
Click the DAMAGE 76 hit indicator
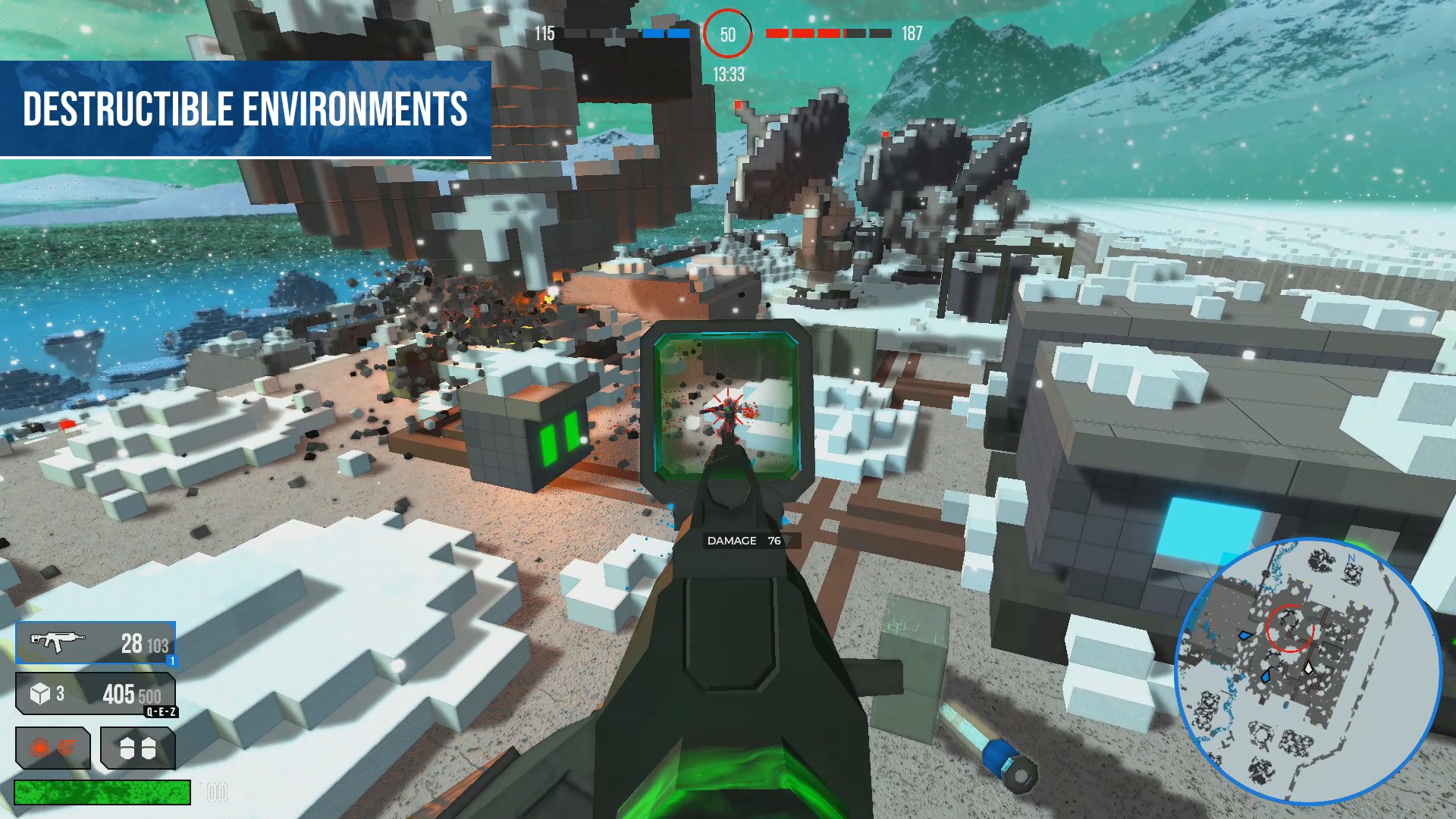click(x=745, y=541)
